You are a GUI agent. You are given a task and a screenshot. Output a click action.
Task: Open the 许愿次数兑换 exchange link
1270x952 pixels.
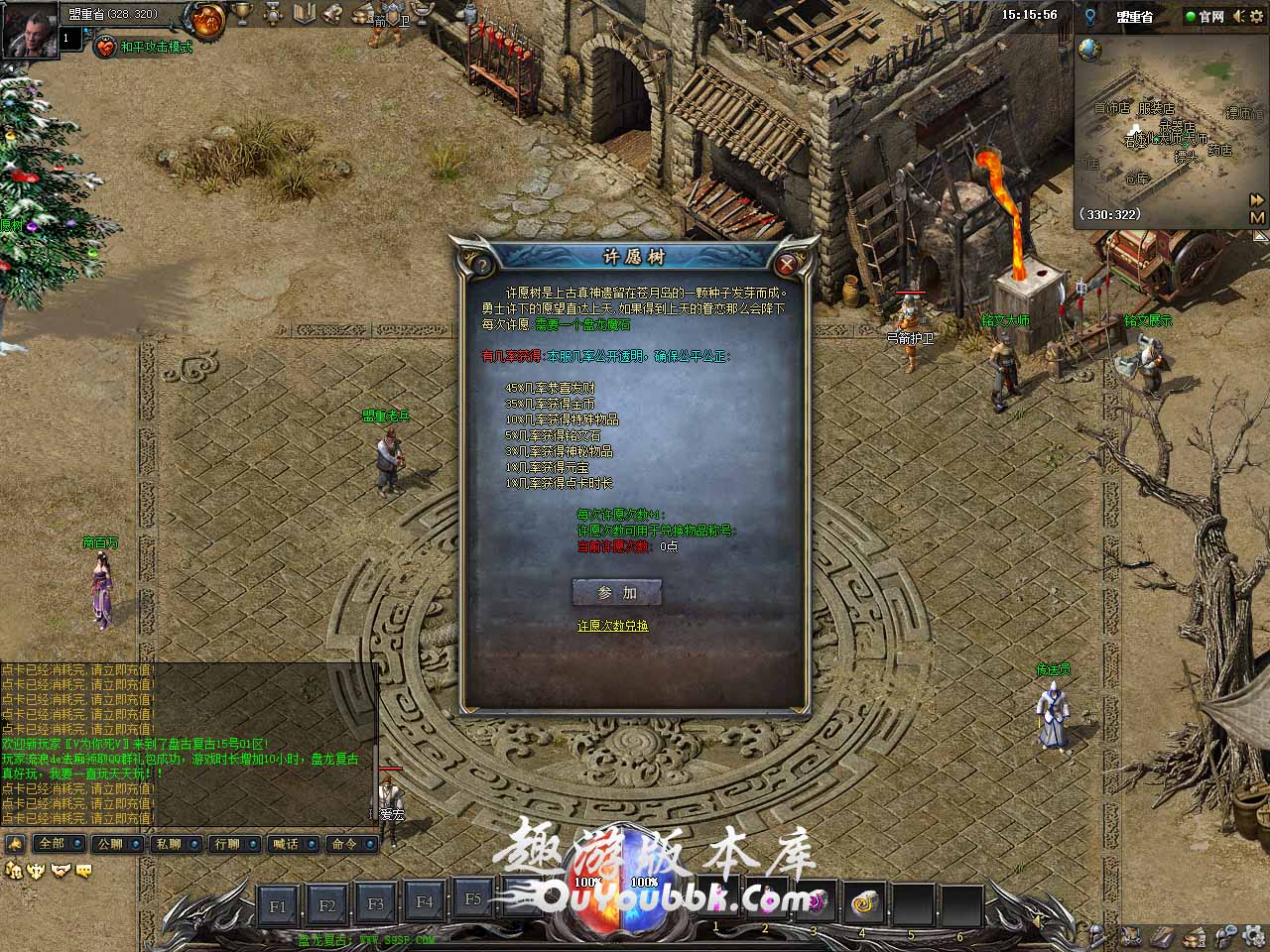tap(612, 626)
